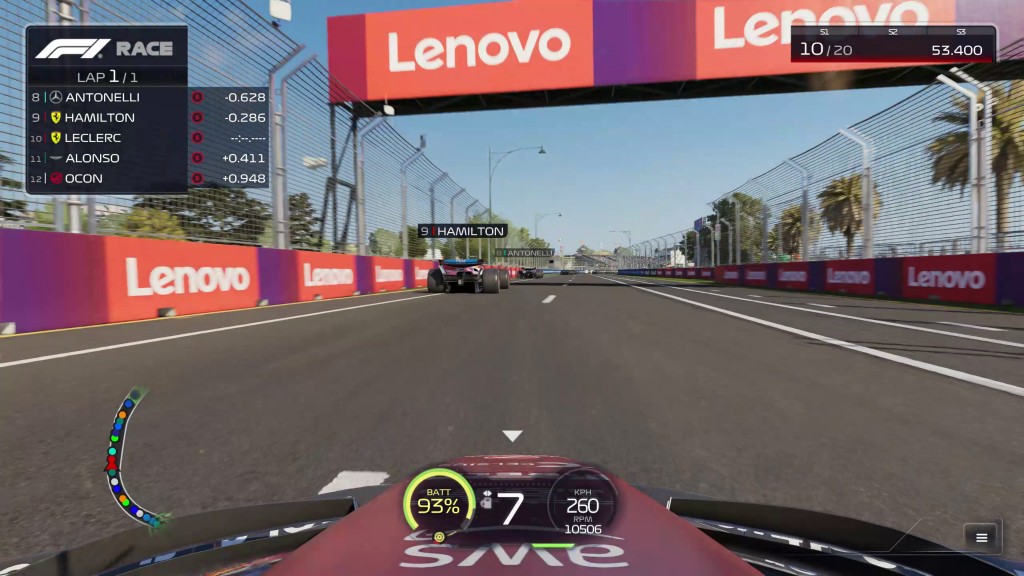Select Hamilton's row in the standings
The width and height of the screenshot is (1024, 576).
click(148, 117)
